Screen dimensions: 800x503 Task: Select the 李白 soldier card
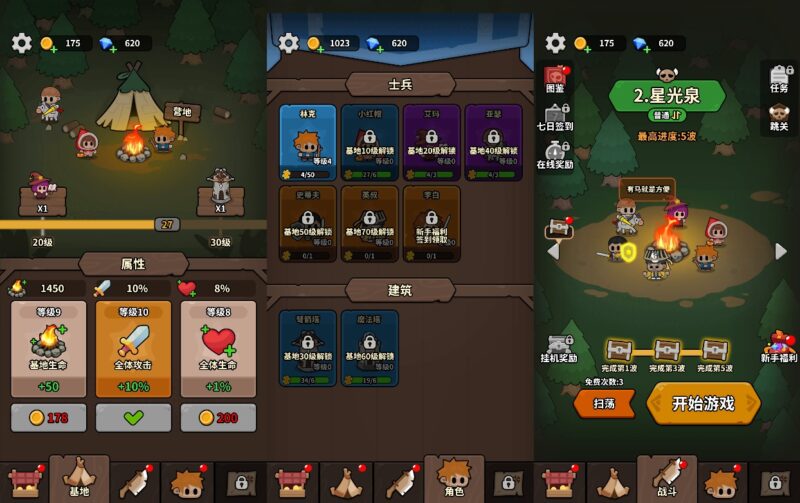(x=432, y=224)
